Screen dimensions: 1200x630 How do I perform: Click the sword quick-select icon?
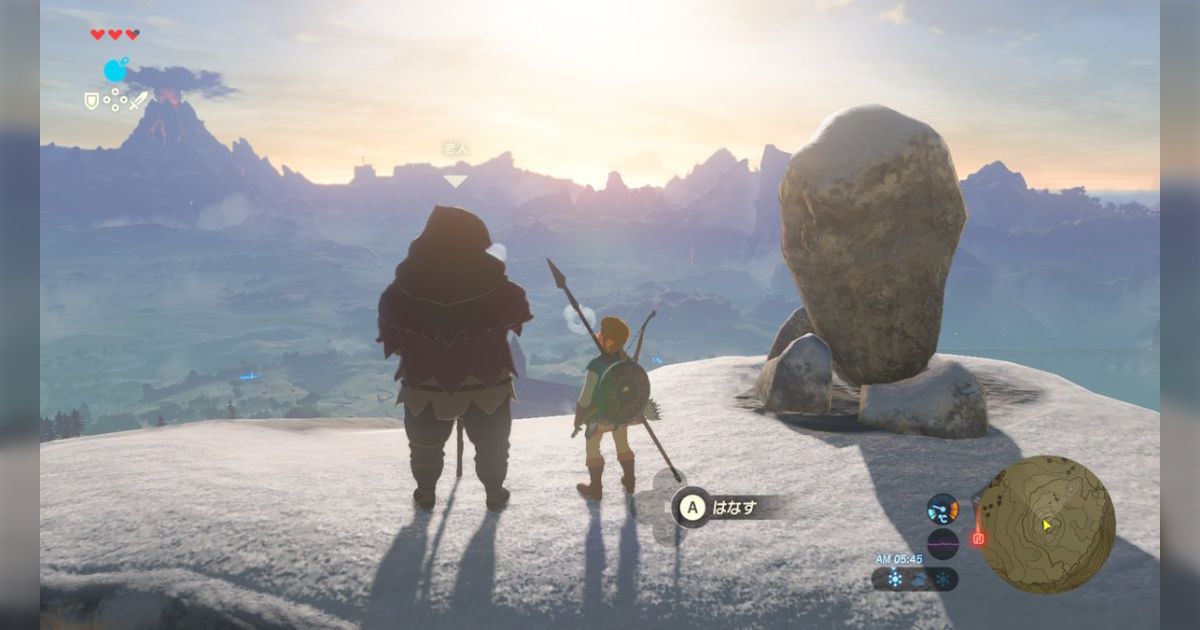[x=138, y=100]
